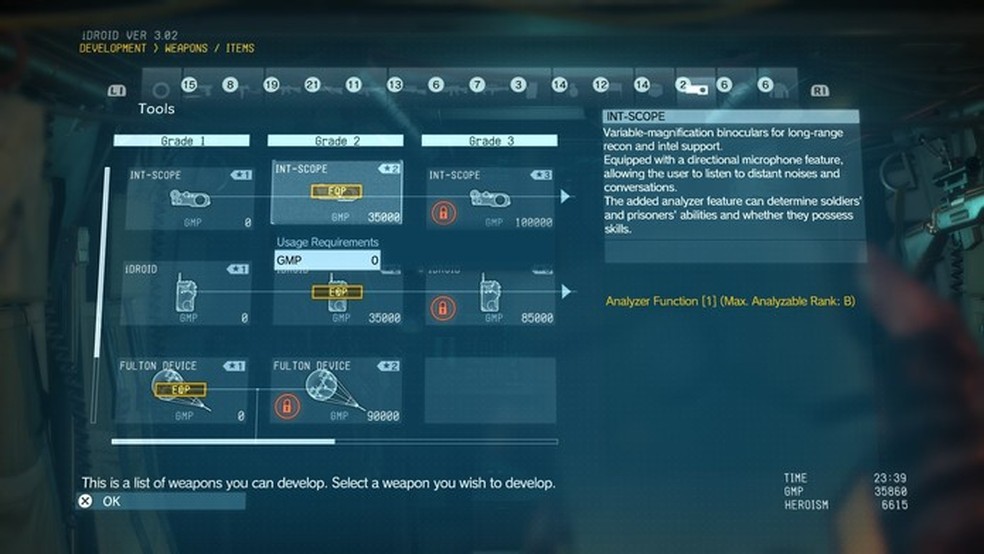Select the locked iDROID costing 85000 GMP
The image size is (984, 554).
tap(489, 293)
